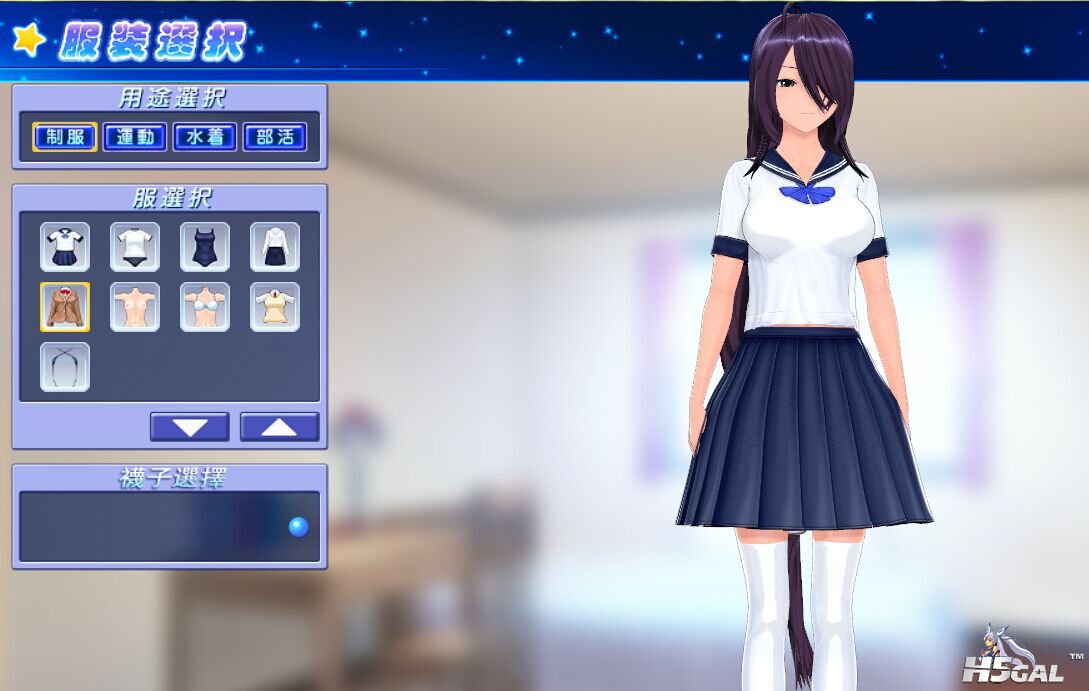Choose the navy one-piece swimsuit outfit

click(x=205, y=247)
